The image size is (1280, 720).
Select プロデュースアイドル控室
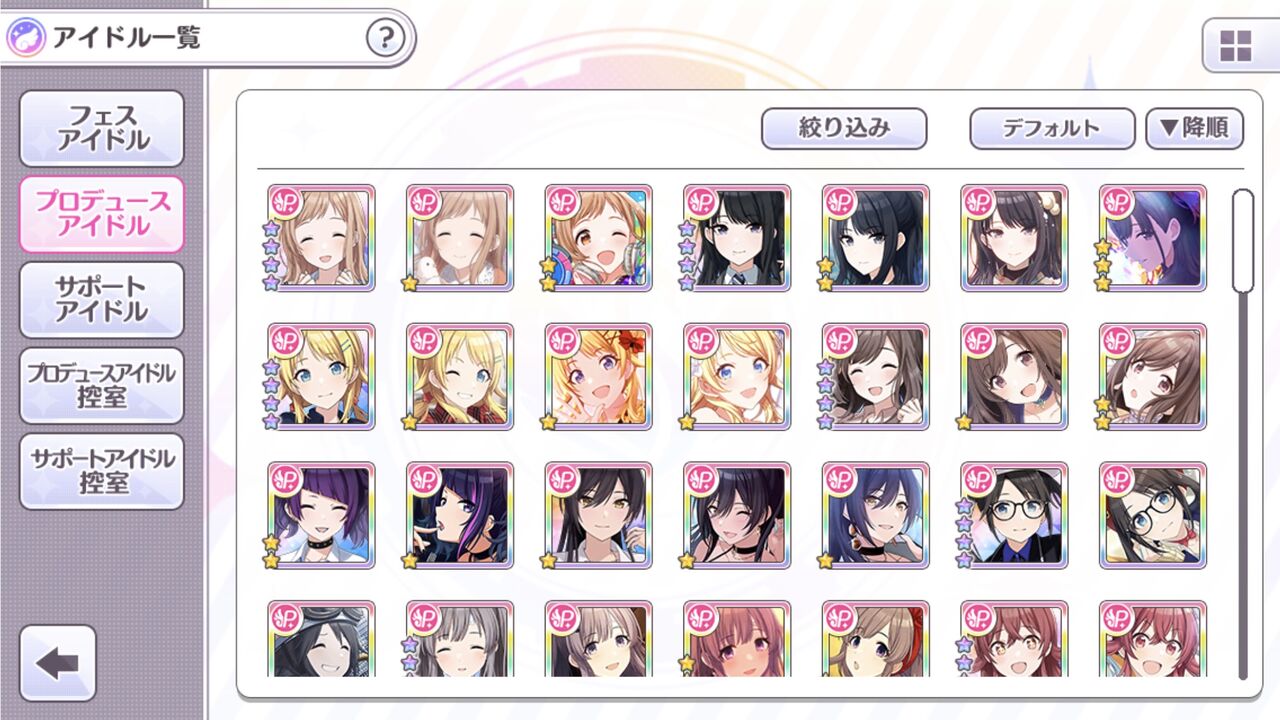click(x=100, y=385)
